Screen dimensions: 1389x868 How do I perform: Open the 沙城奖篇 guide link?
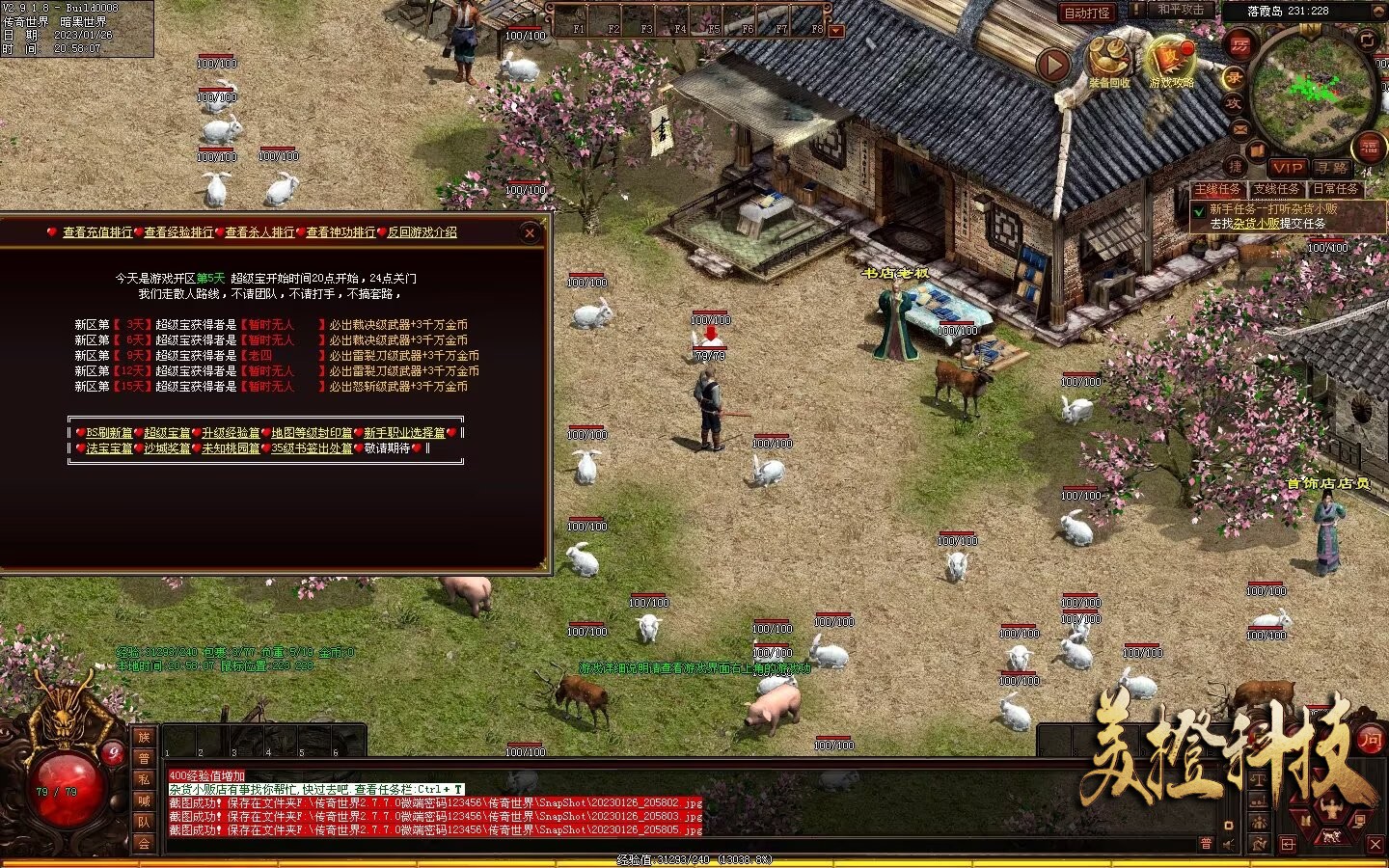(167, 448)
